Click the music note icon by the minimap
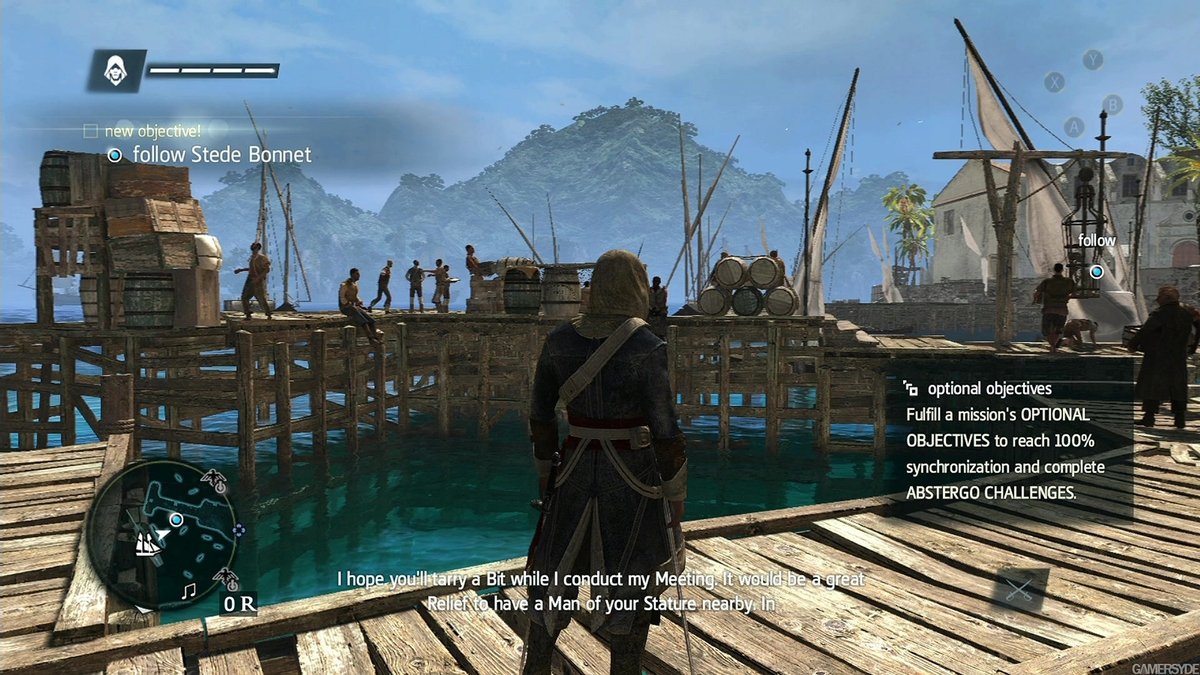Image resolution: width=1200 pixels, height=675 pixels. 188,592
